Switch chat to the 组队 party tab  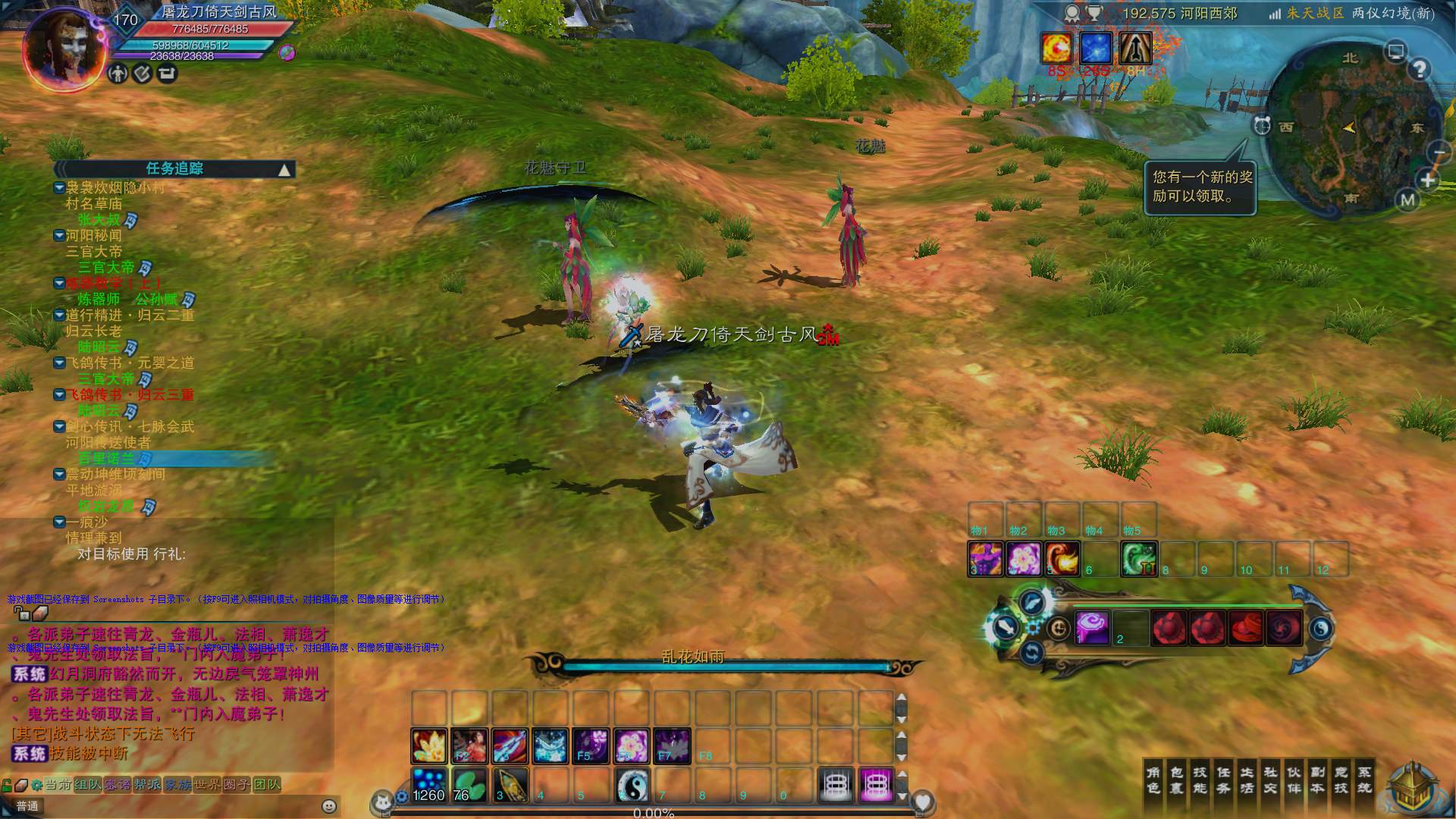click(x=88, y=785)
